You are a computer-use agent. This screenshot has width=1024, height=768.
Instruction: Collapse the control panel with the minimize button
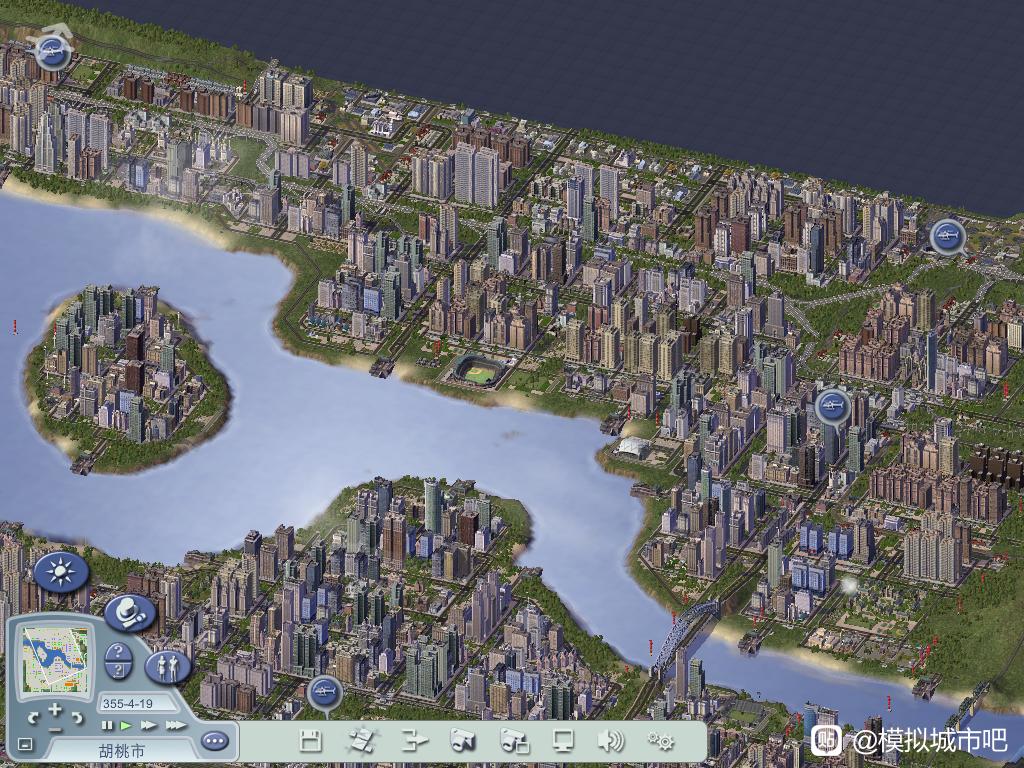click(25, 745)
